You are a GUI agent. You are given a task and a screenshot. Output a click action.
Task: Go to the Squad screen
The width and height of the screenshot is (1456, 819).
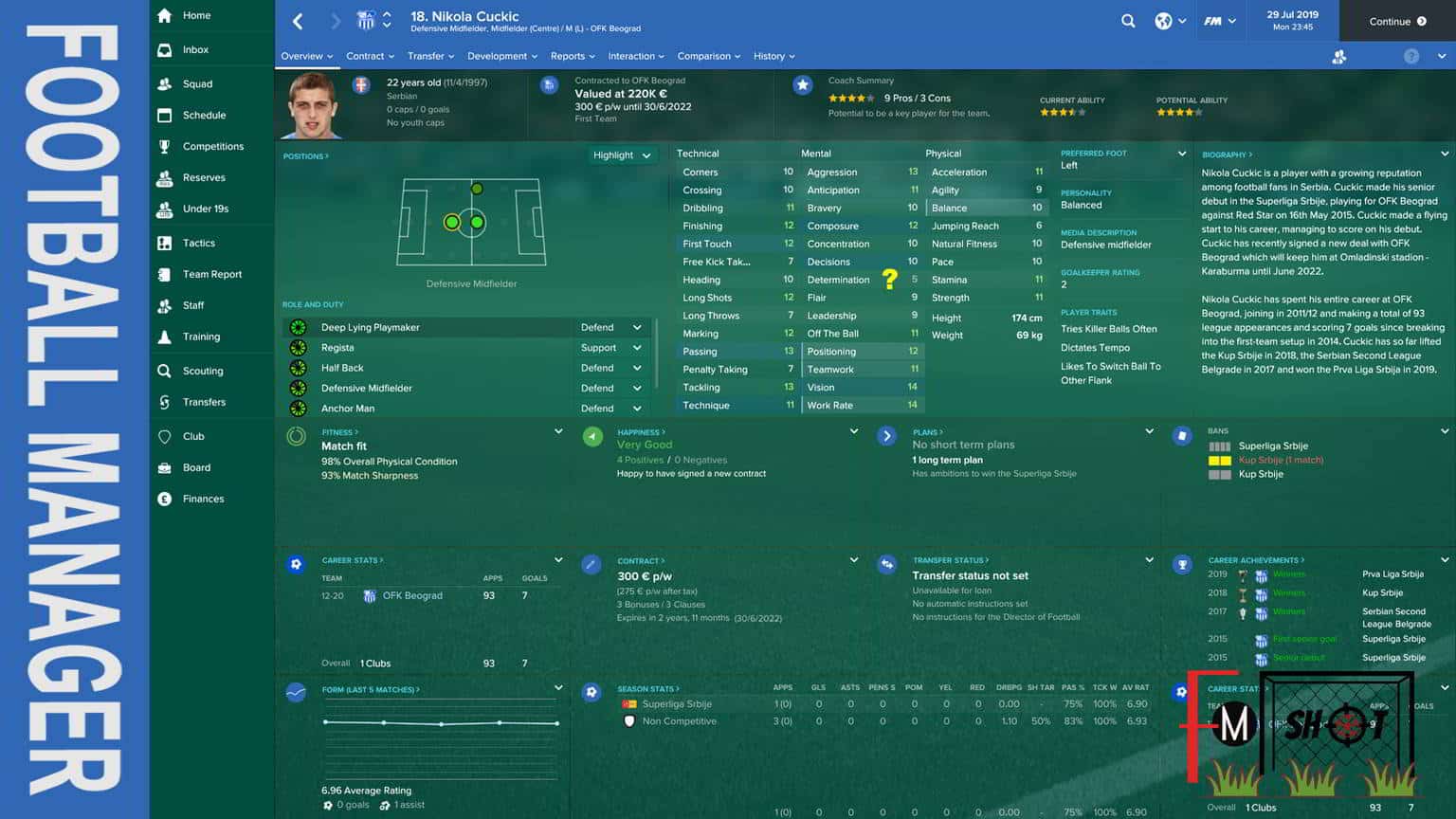point(197,83)
